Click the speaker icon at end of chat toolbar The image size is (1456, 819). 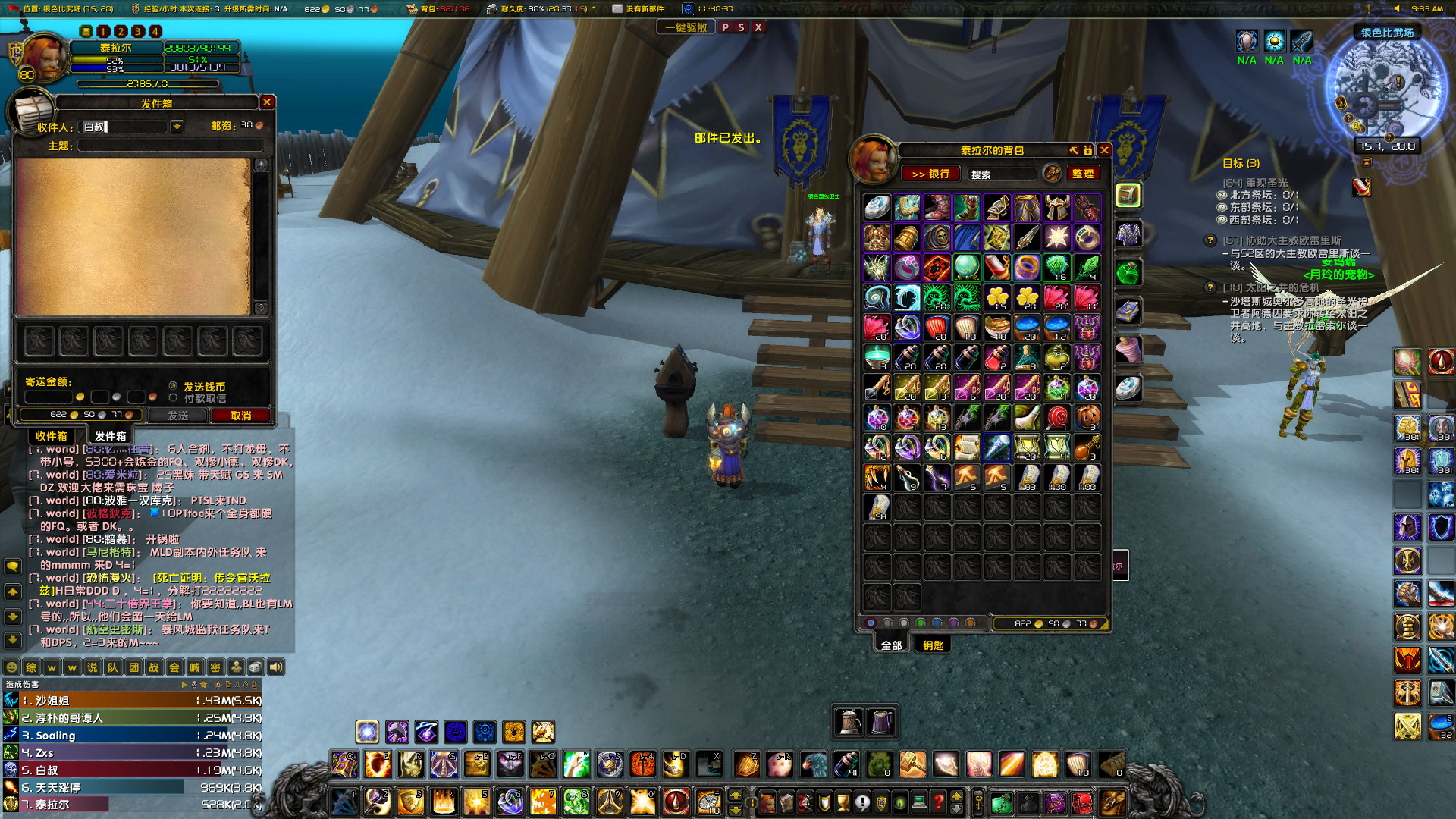(275, 667)
